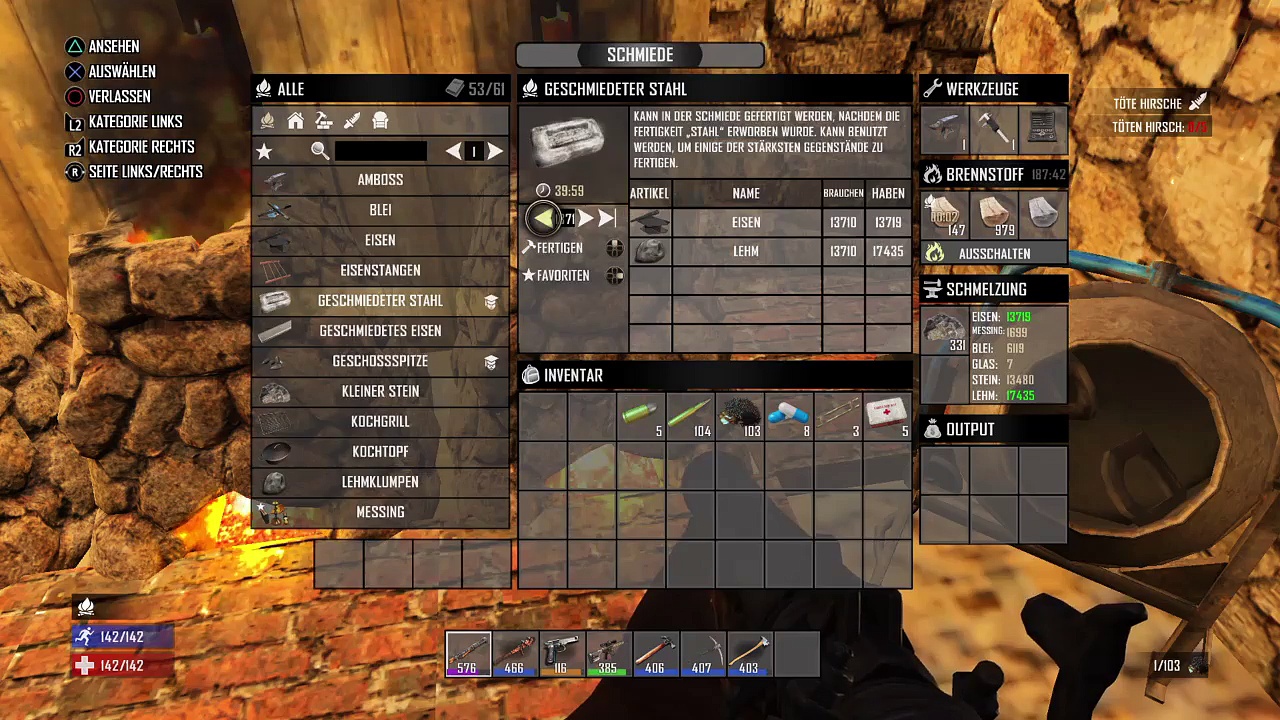The image size is (1280, 720).
Task: Select Eisenstangen in the recipe list
Action: coord(380,270)
